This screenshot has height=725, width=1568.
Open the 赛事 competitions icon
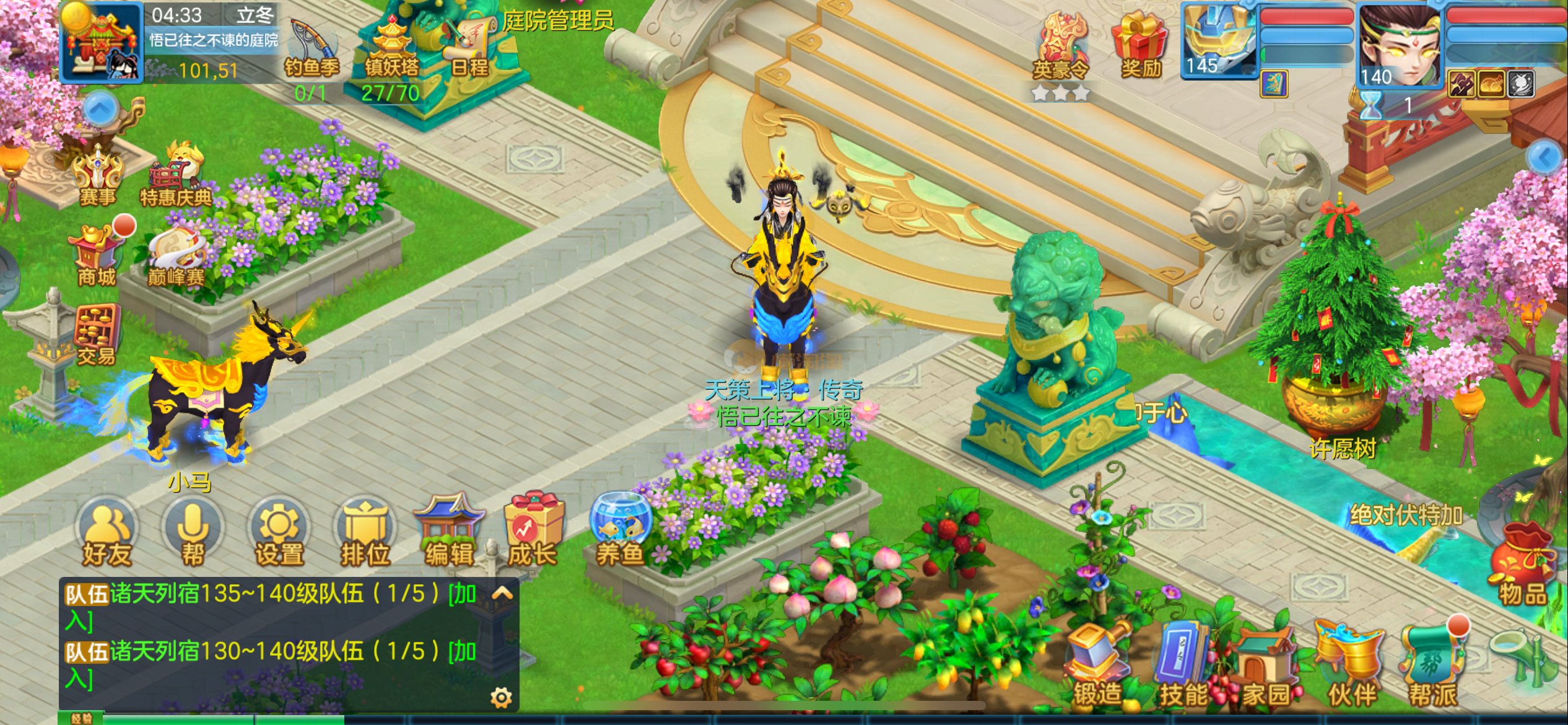pos(98,177)
